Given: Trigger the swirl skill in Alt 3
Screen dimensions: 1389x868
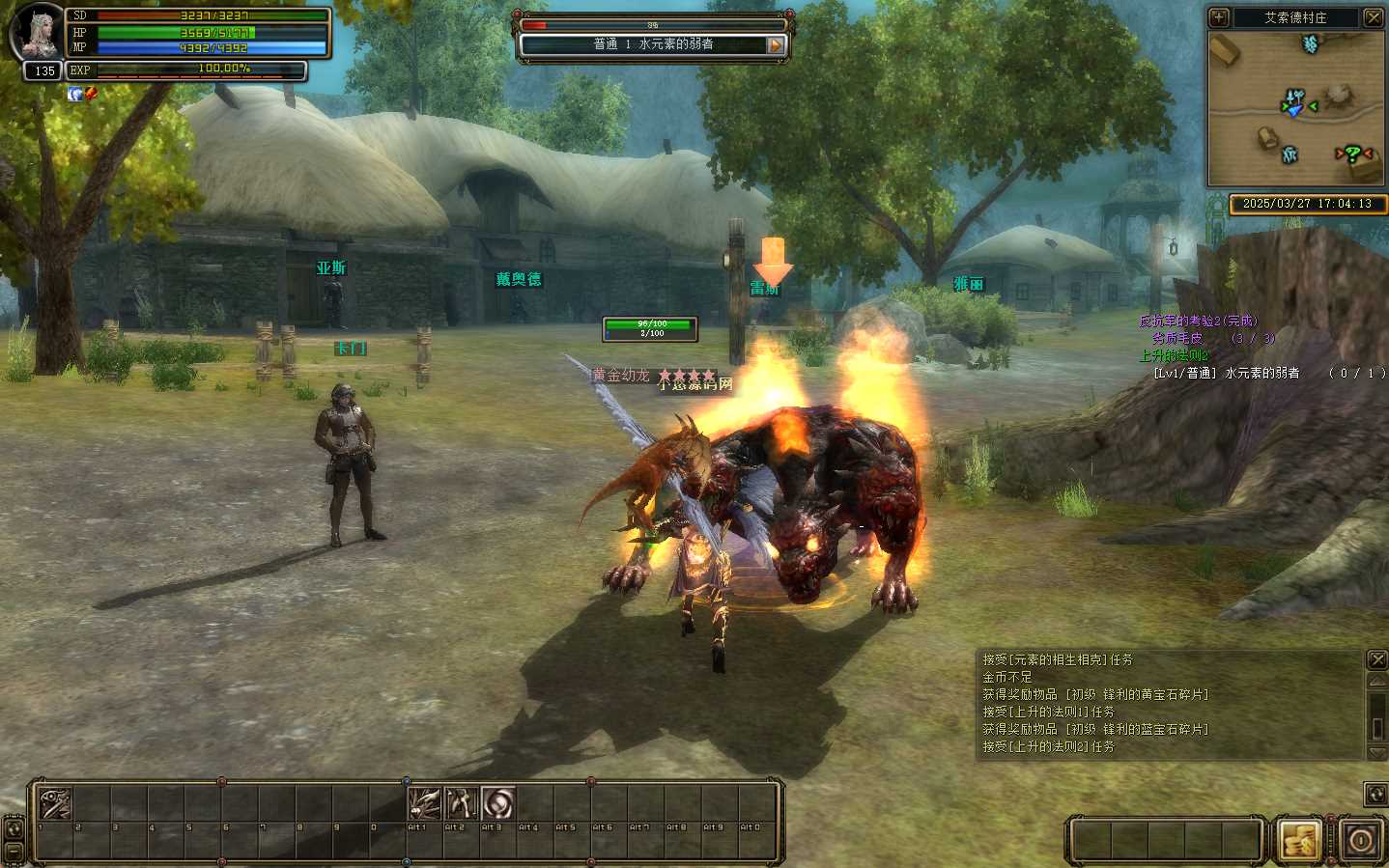Looking at the screenshot, I should pos(498,803).
